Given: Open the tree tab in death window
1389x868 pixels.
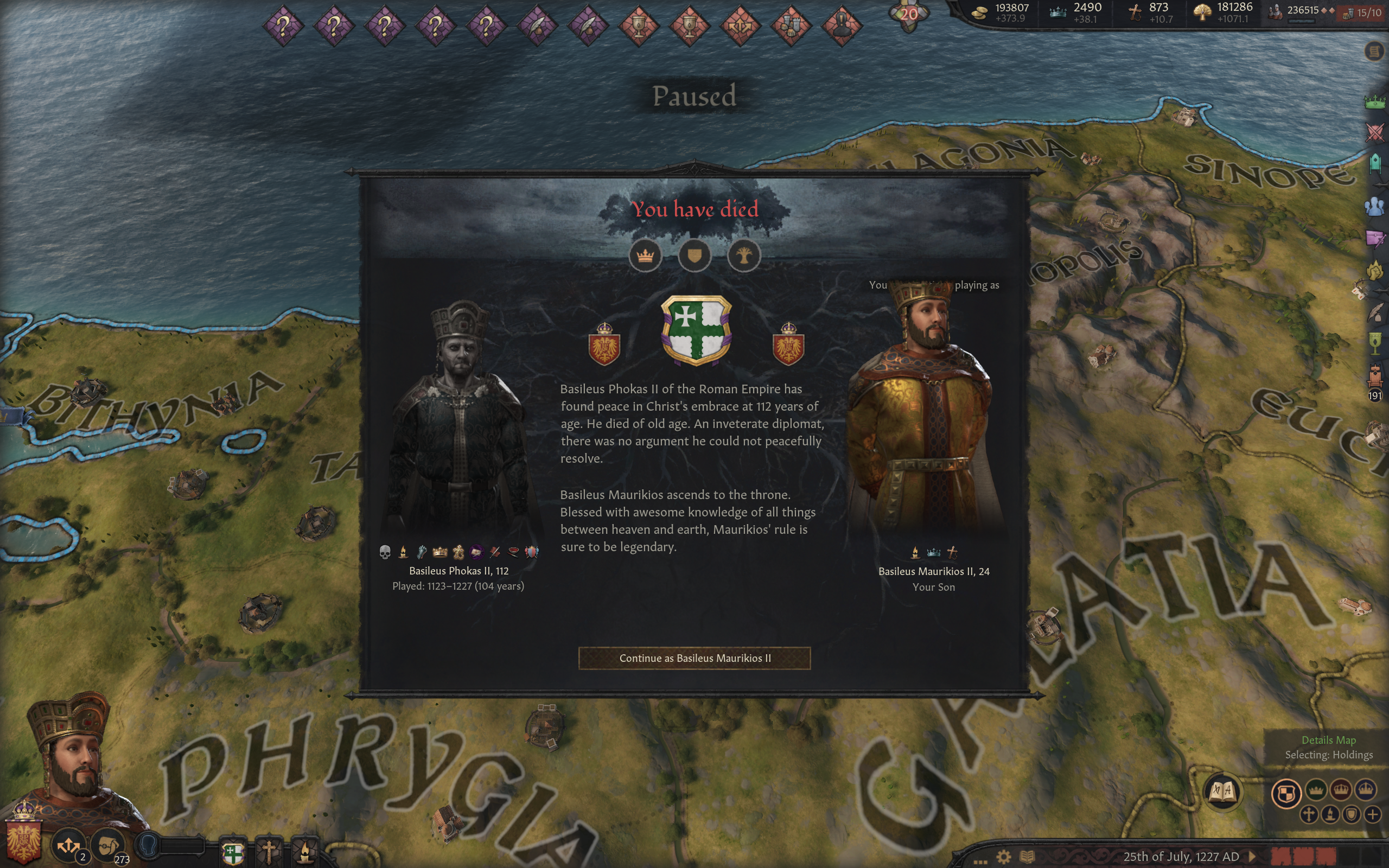Looking at the screenshot, I should click(x=744, y=256).
